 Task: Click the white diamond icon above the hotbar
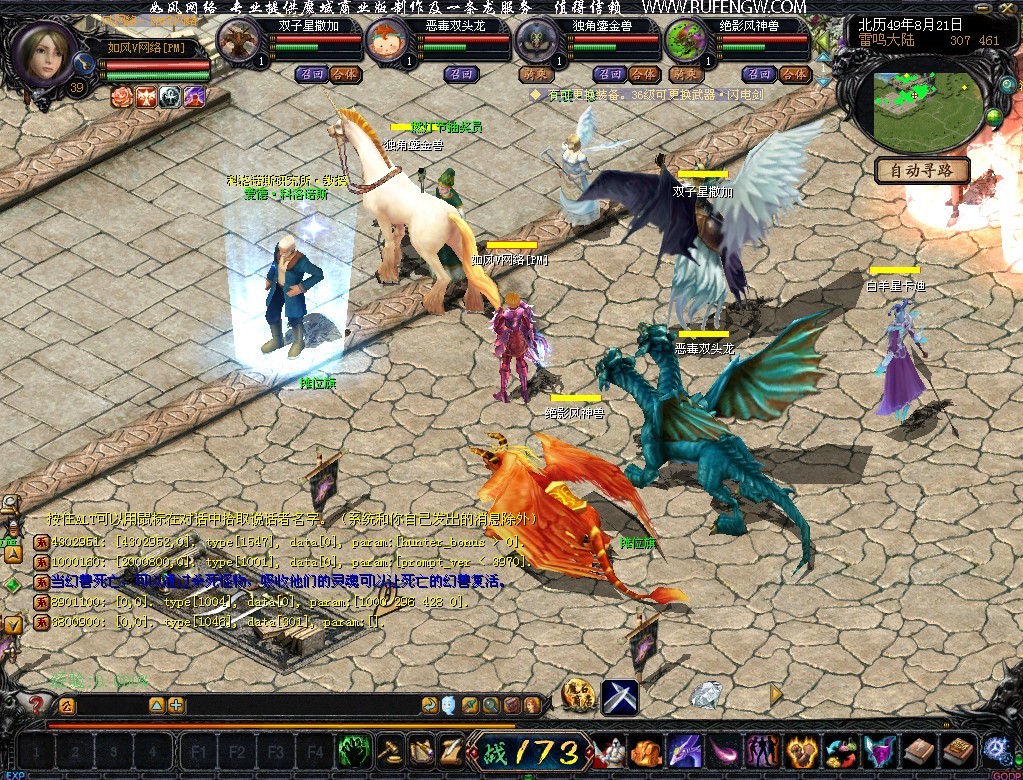click(x=707, y=693)
